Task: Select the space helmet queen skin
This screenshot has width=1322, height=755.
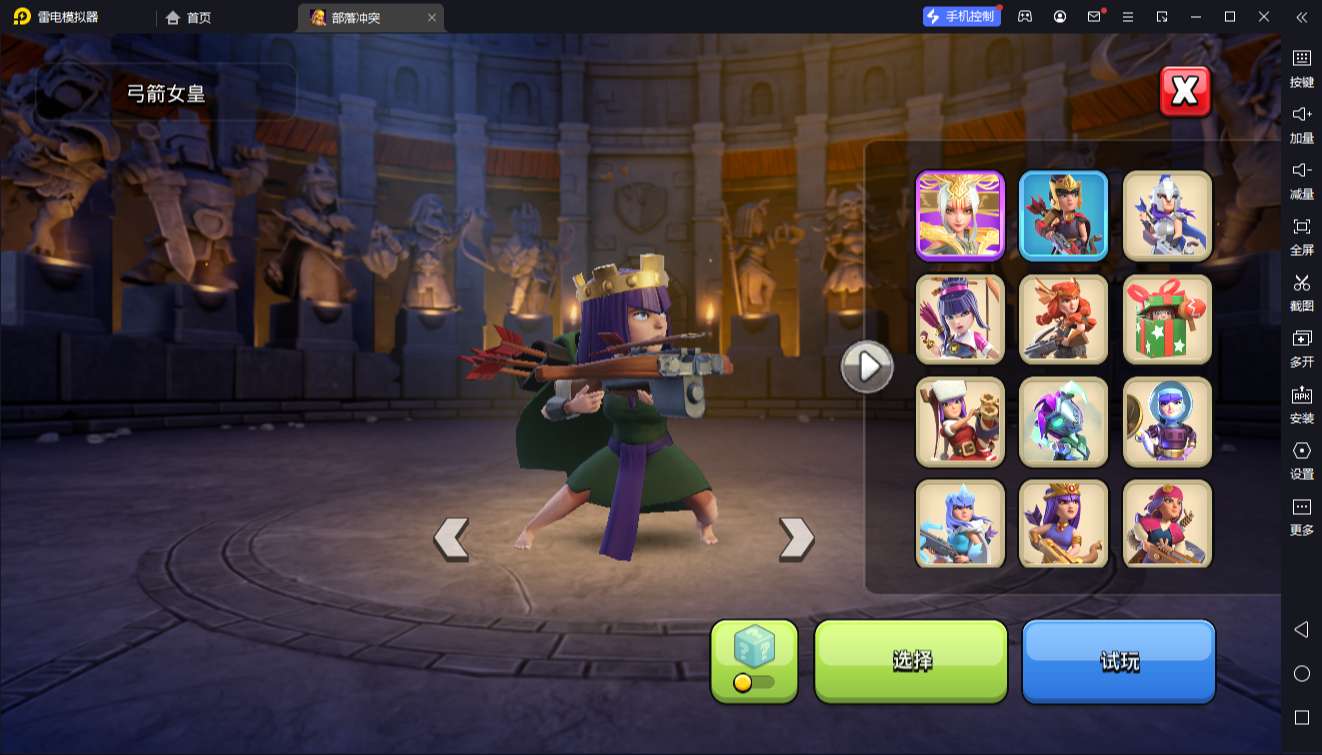Action: [1167, 422]
